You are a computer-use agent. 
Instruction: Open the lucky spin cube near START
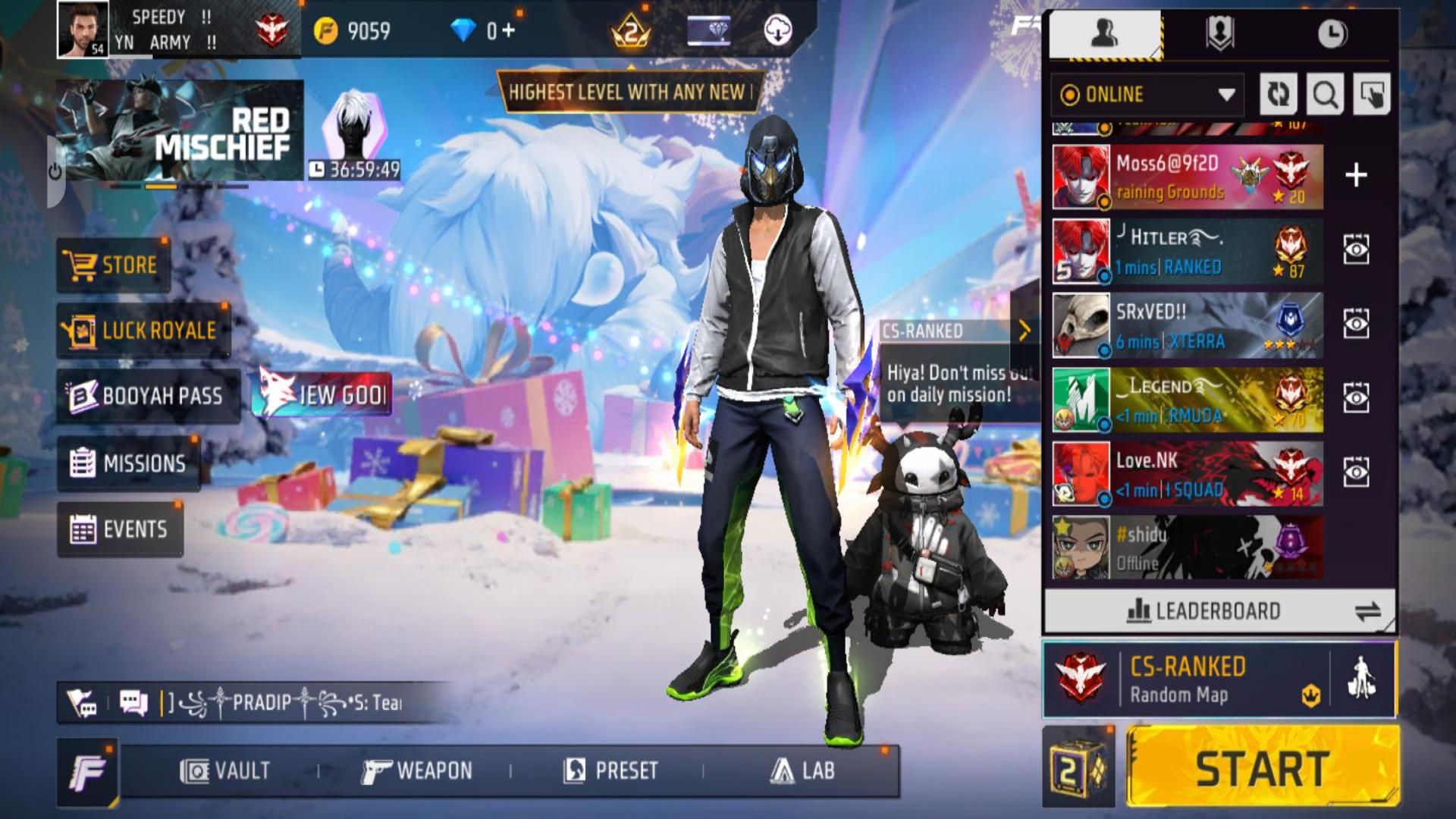click(x=1078, y=768)
